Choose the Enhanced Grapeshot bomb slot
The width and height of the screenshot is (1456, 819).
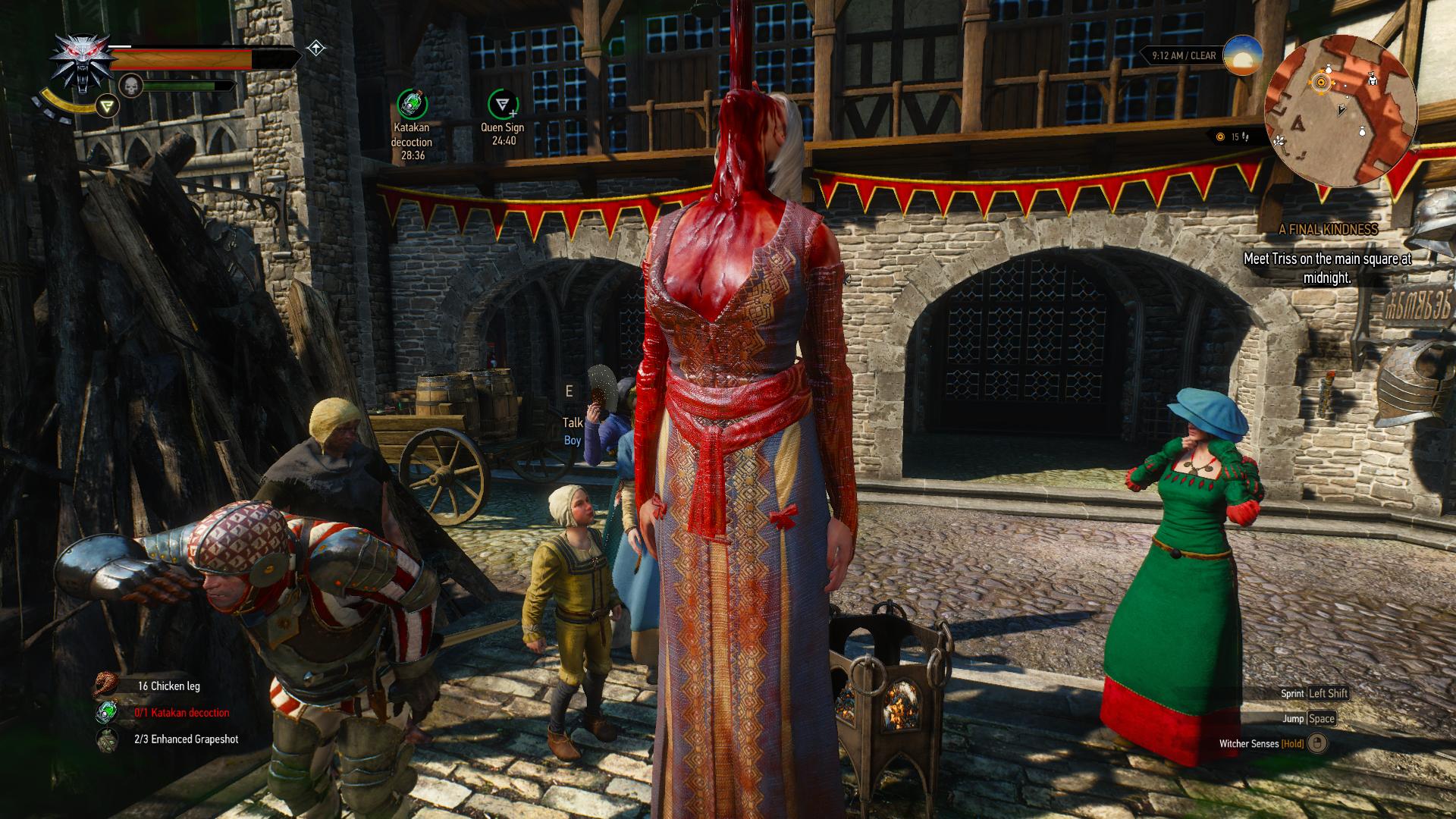tap(107, 739)
